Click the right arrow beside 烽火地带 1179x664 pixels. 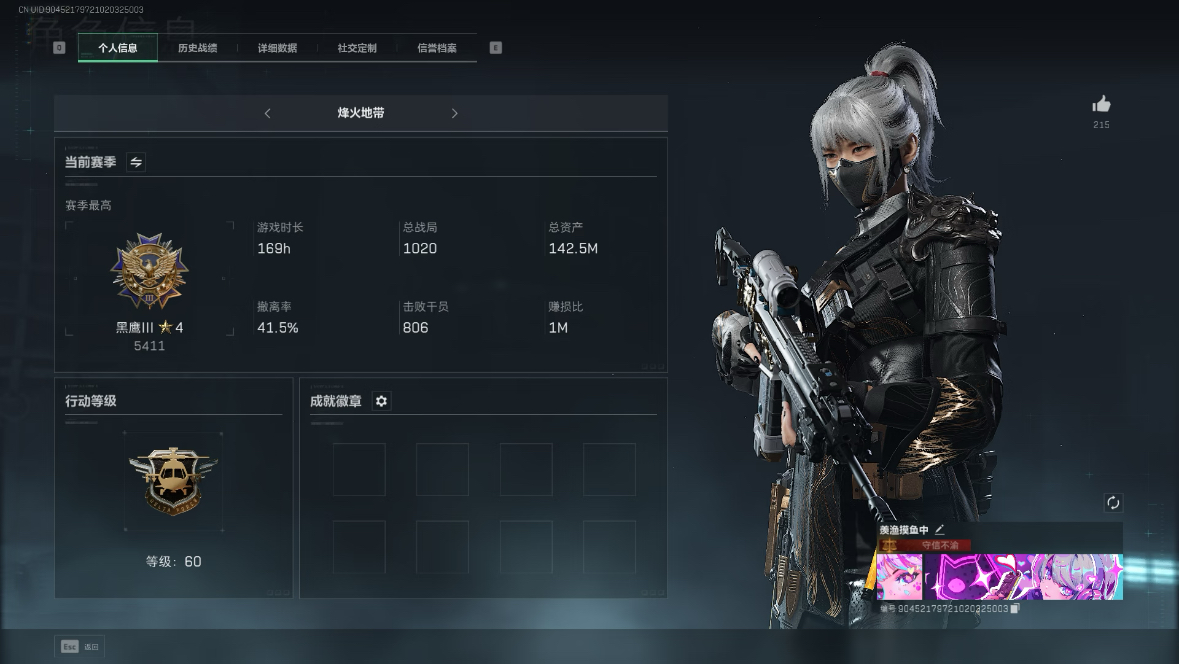click(454, 114)
